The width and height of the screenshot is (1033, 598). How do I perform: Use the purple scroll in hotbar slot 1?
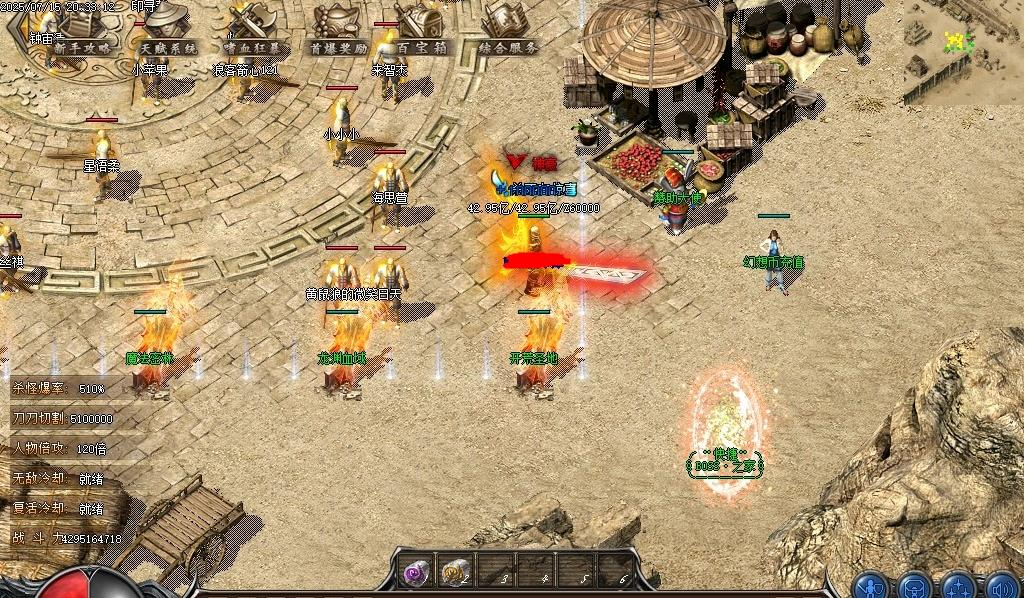416,573
